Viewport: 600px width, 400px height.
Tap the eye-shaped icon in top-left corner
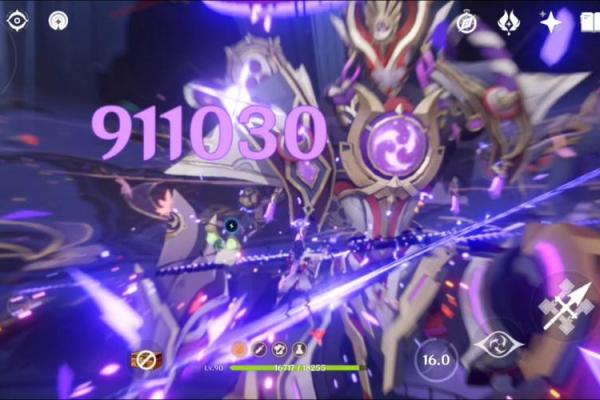tap(18, 20)
